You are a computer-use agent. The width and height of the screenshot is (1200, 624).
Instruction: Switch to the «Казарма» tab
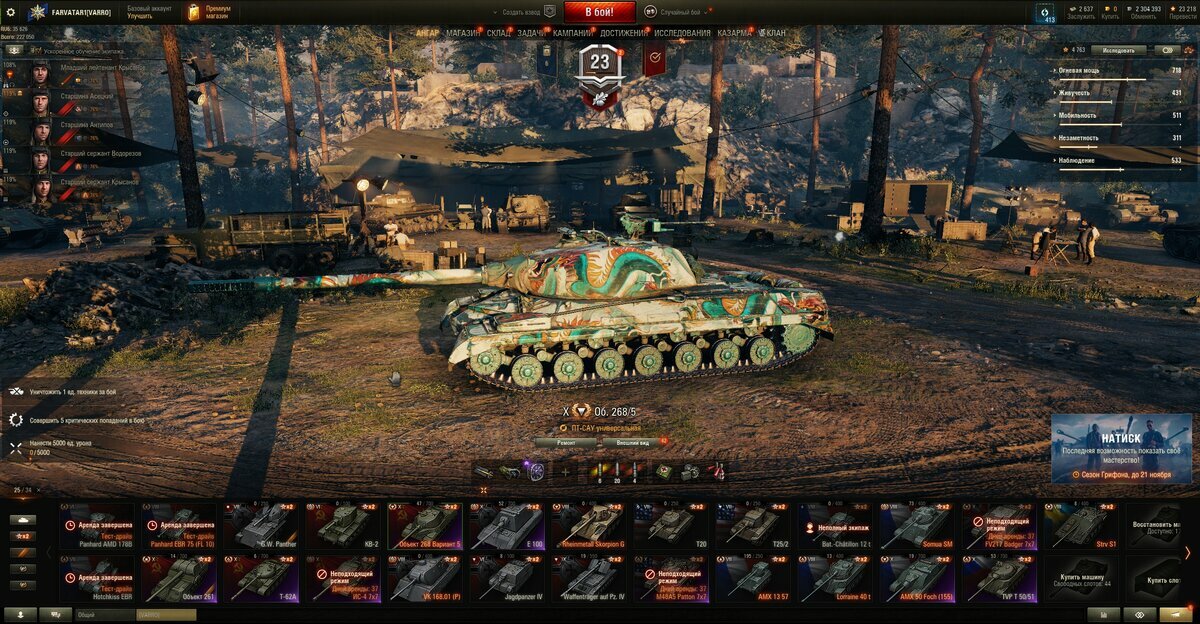(x=735, y=33)
